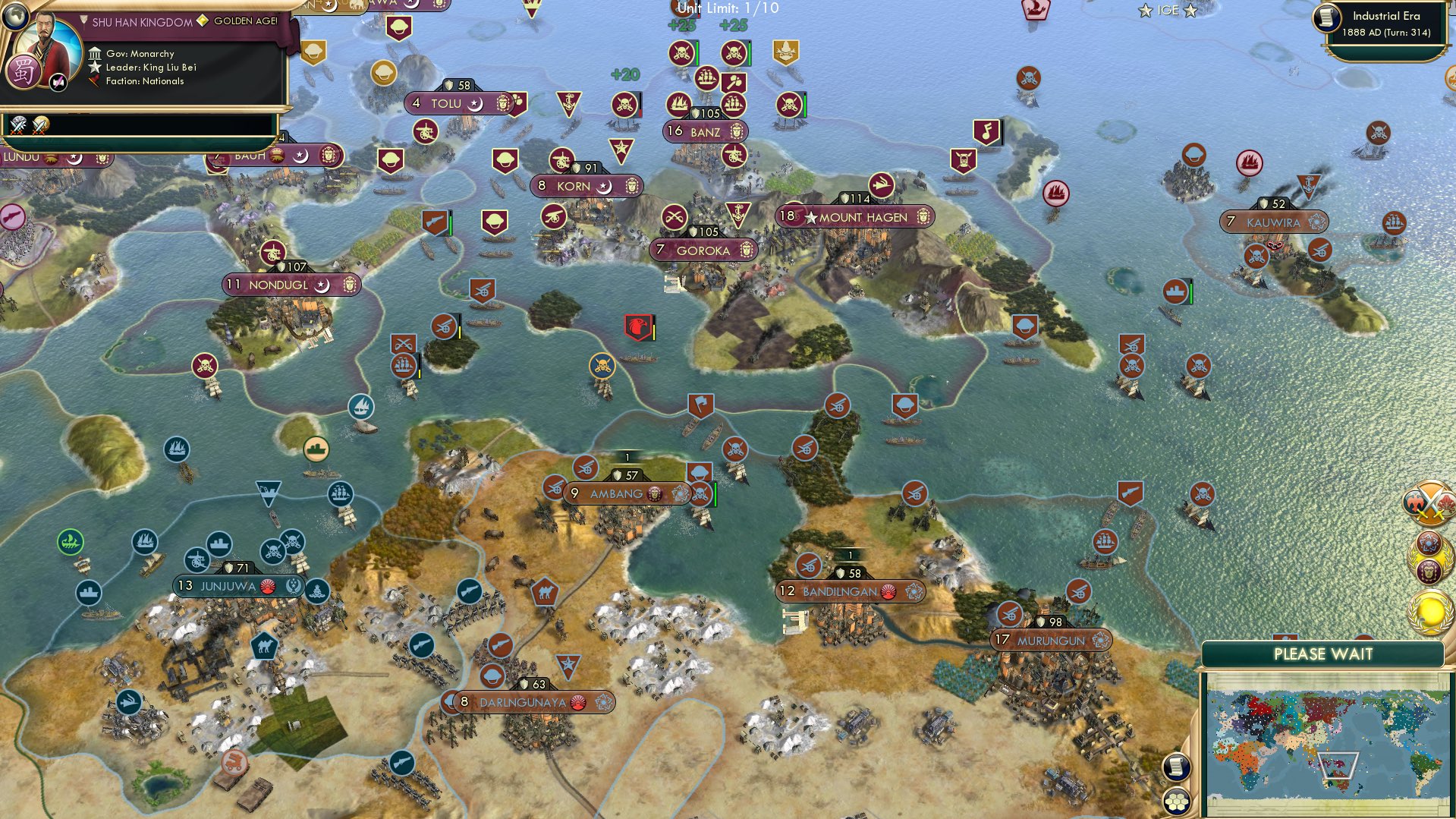Select the Mount Hagen city banner
Image resolution: width=1456 pixels, height=819 pixels.
pyautogui.click(x=856, y=217)
